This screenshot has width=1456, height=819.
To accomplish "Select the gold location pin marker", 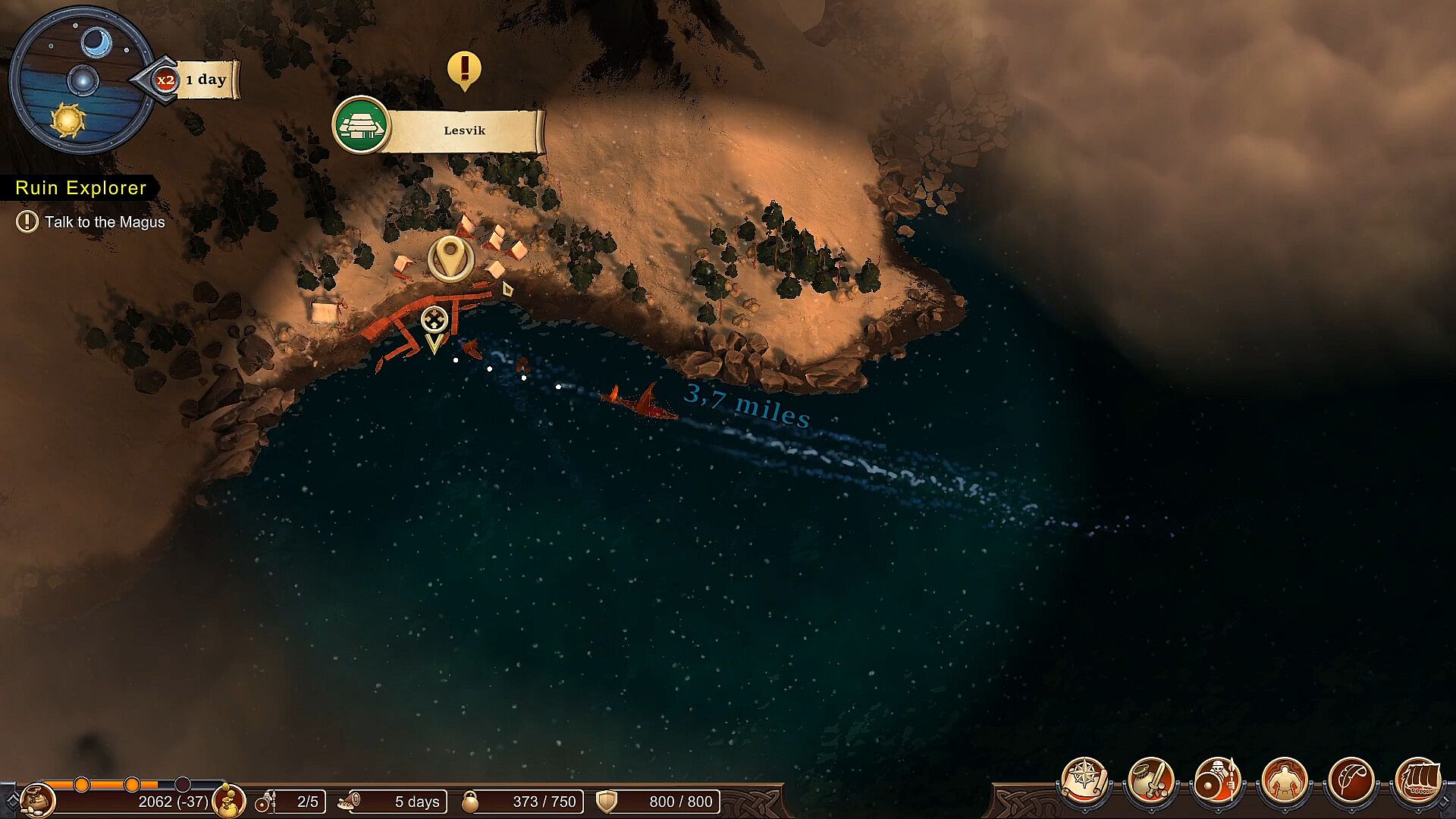I will pyautogui.click(x=451, y=258).
